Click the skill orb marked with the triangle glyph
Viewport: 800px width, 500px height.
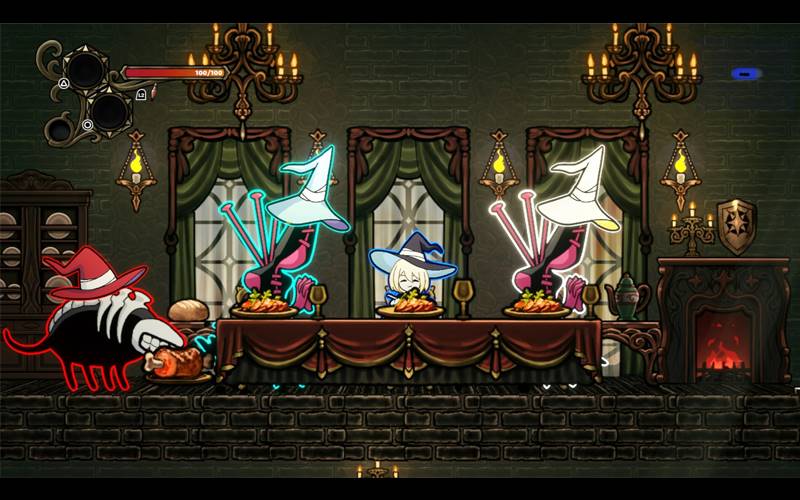84,69
